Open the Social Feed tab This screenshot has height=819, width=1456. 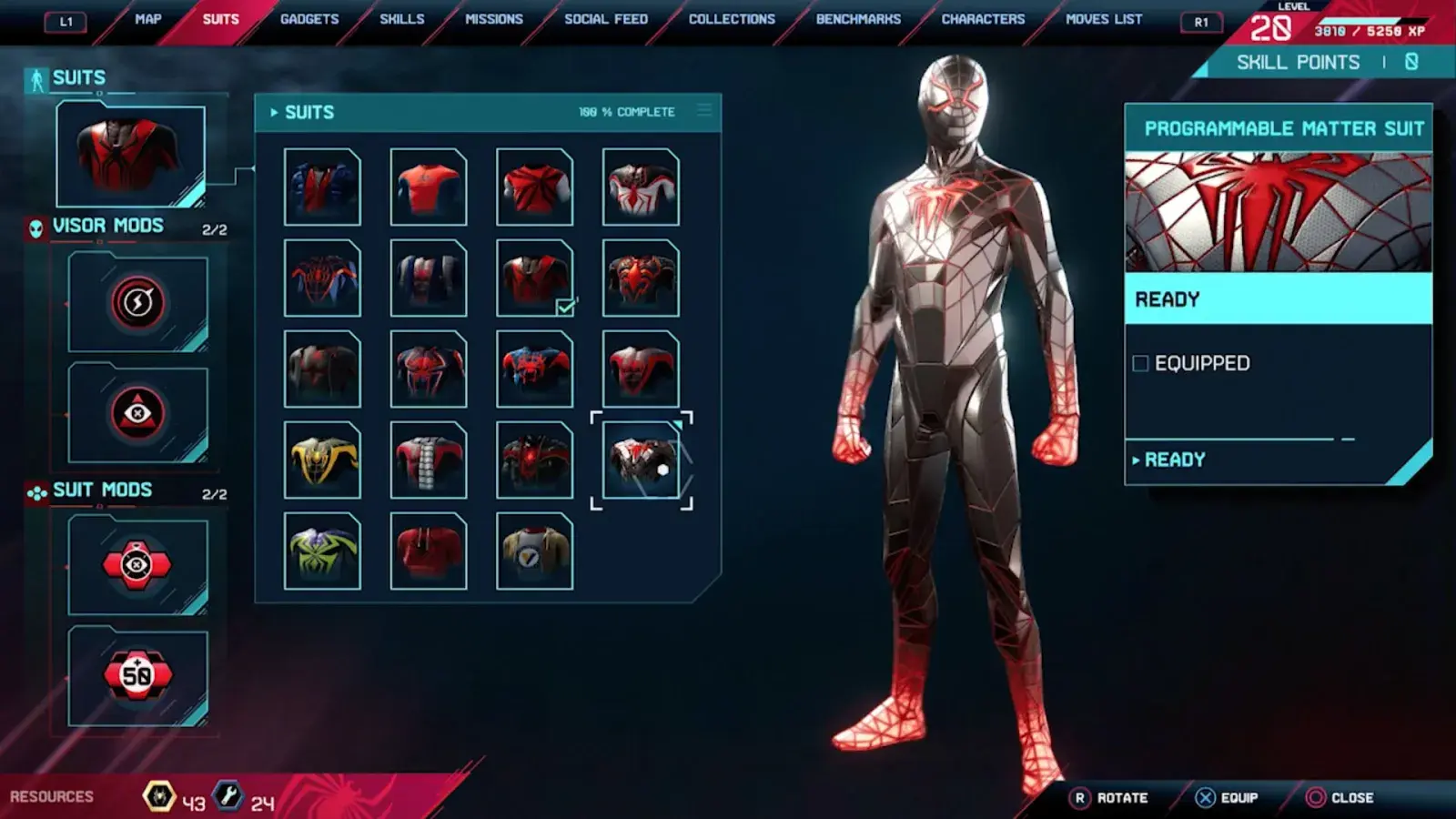(x=606, y=19)
